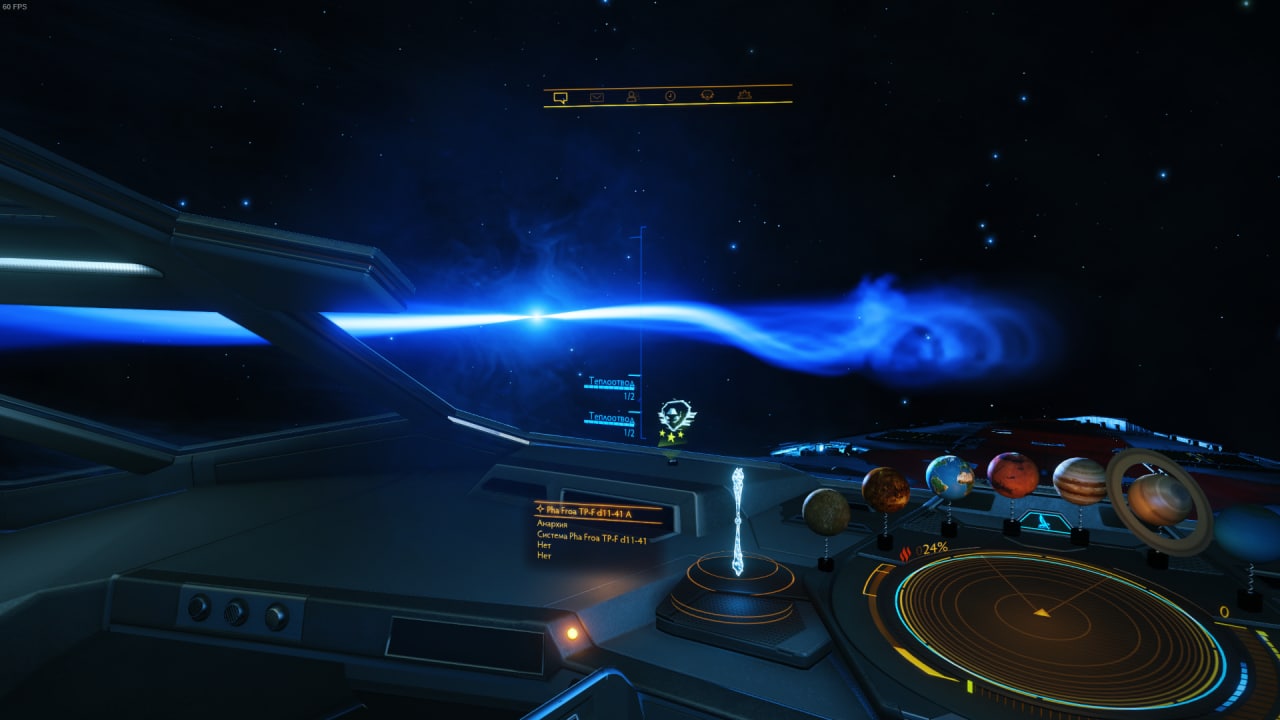
Task: Show the clock history tab
Action: pyautogui.click(x=670, y=96)
